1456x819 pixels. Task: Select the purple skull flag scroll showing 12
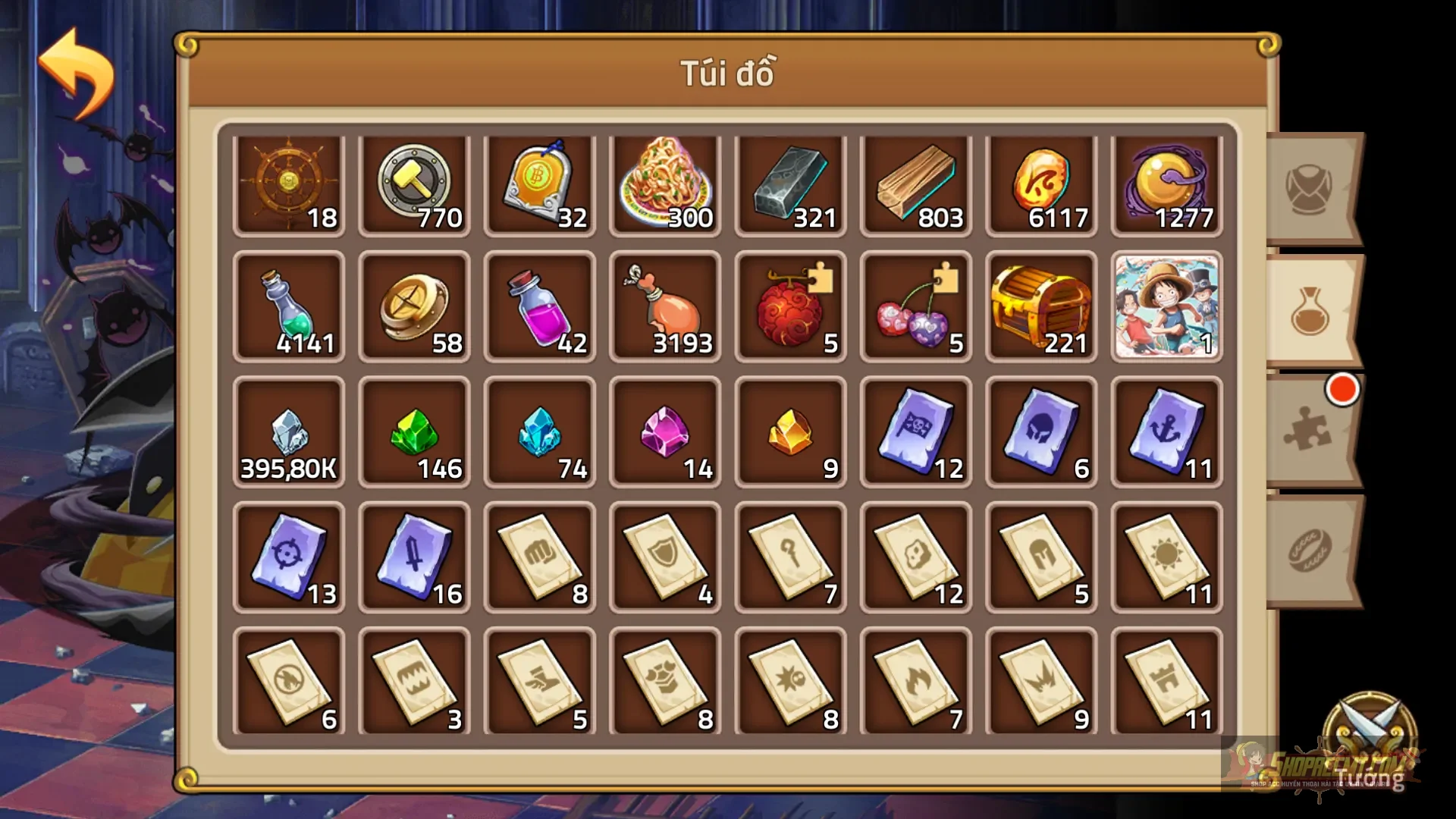[x=915, y=432]
